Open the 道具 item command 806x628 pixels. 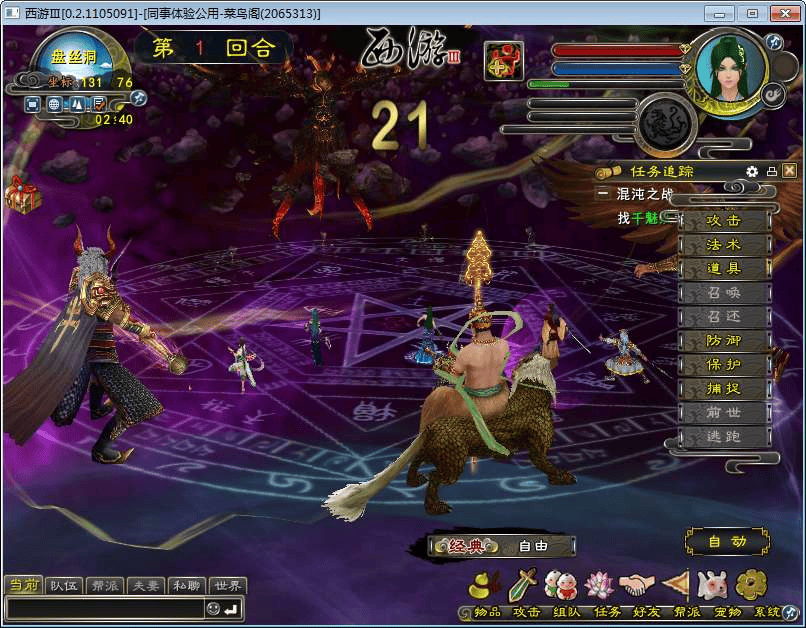click(x=724, y=269)
